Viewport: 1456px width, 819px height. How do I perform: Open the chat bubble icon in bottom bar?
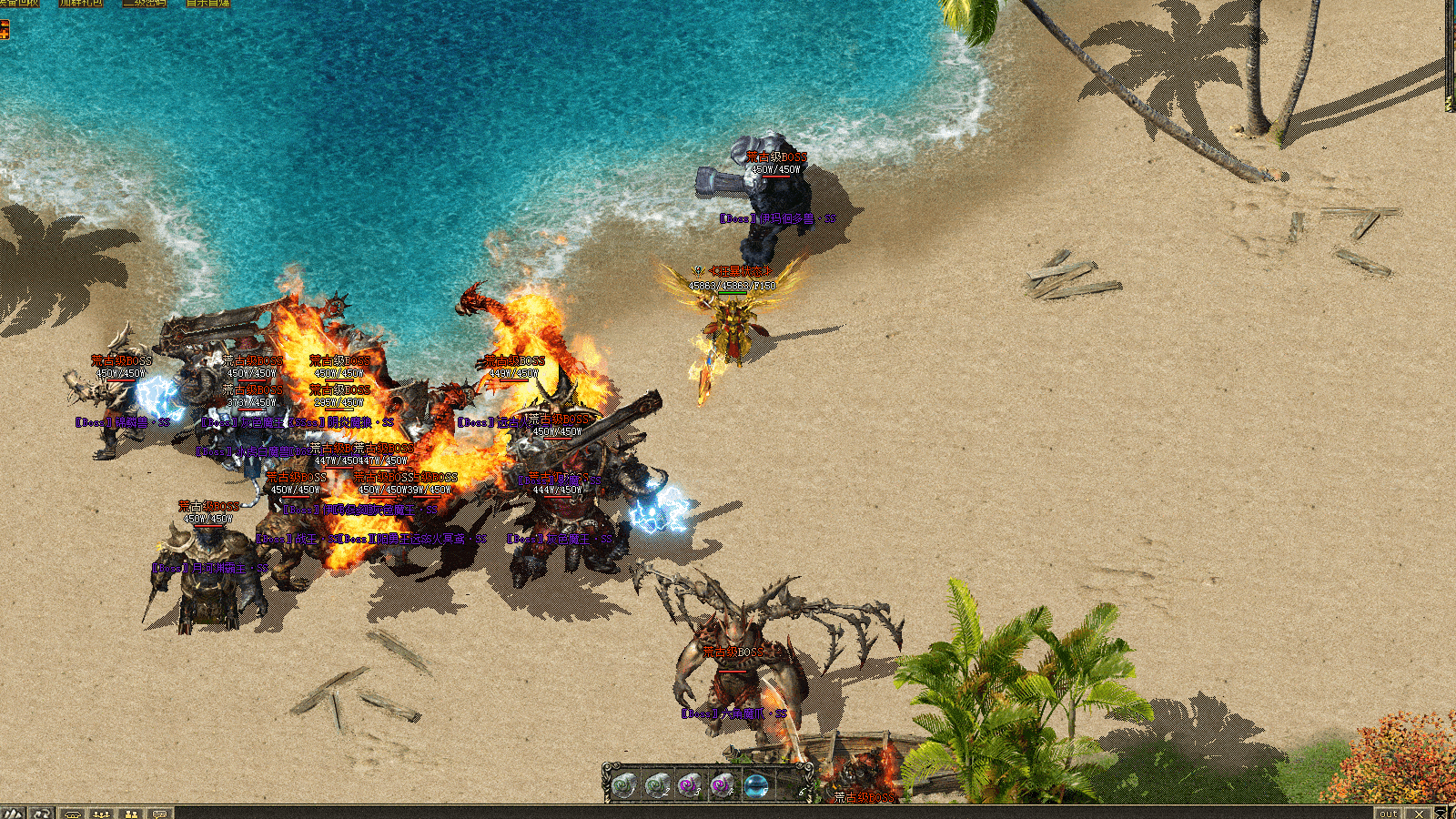tap(160, 813)
